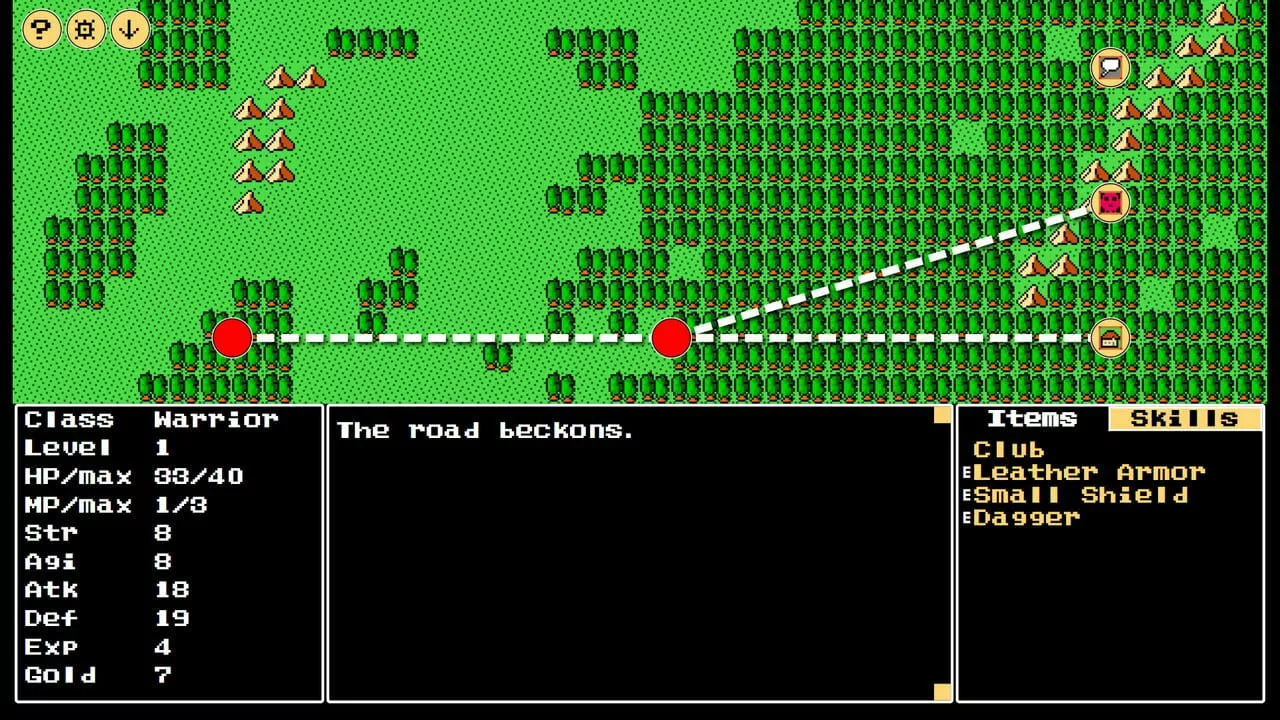Select the Items tab
The width and height of the screenshot is (1280, 720).
tap(1032, 419)
